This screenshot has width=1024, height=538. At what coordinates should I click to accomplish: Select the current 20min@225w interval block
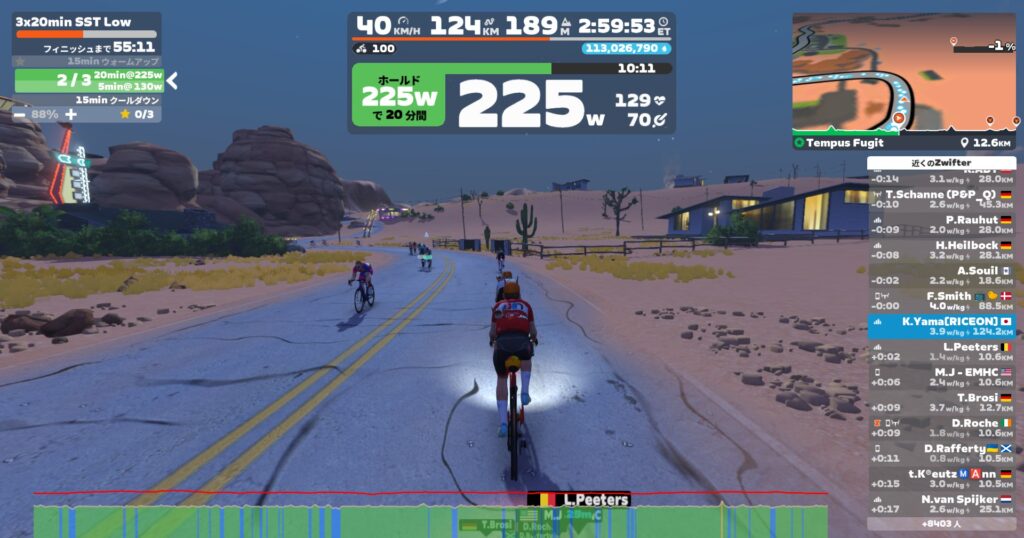pos(88,80)
